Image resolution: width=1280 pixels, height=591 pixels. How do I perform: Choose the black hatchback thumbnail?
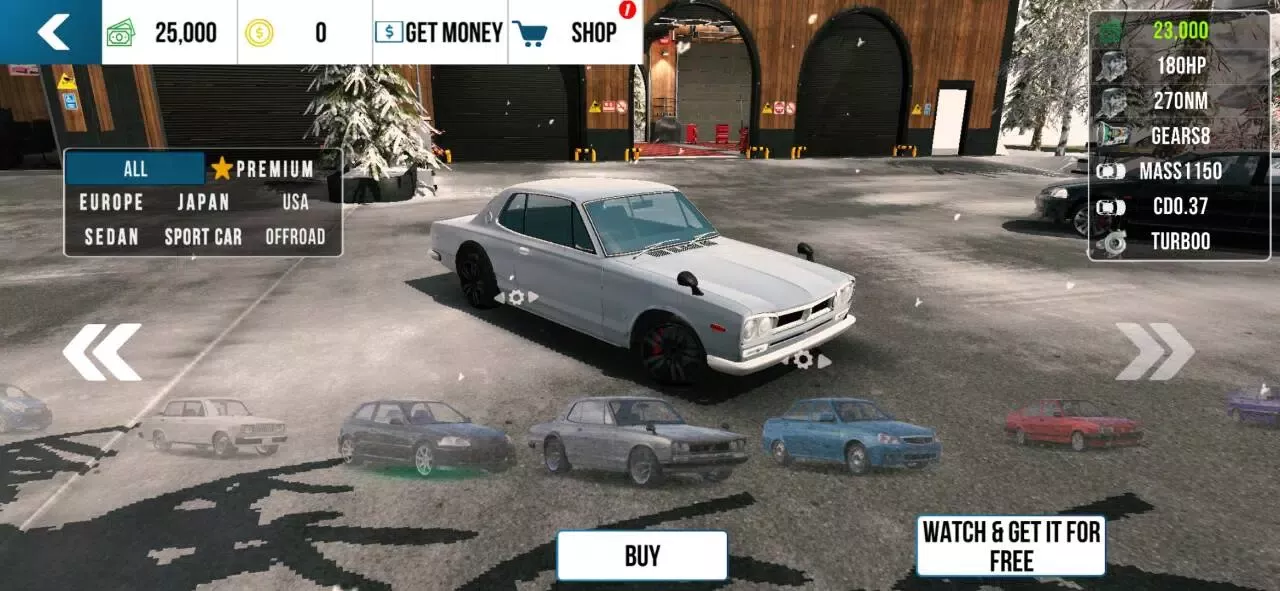(425, 437)
